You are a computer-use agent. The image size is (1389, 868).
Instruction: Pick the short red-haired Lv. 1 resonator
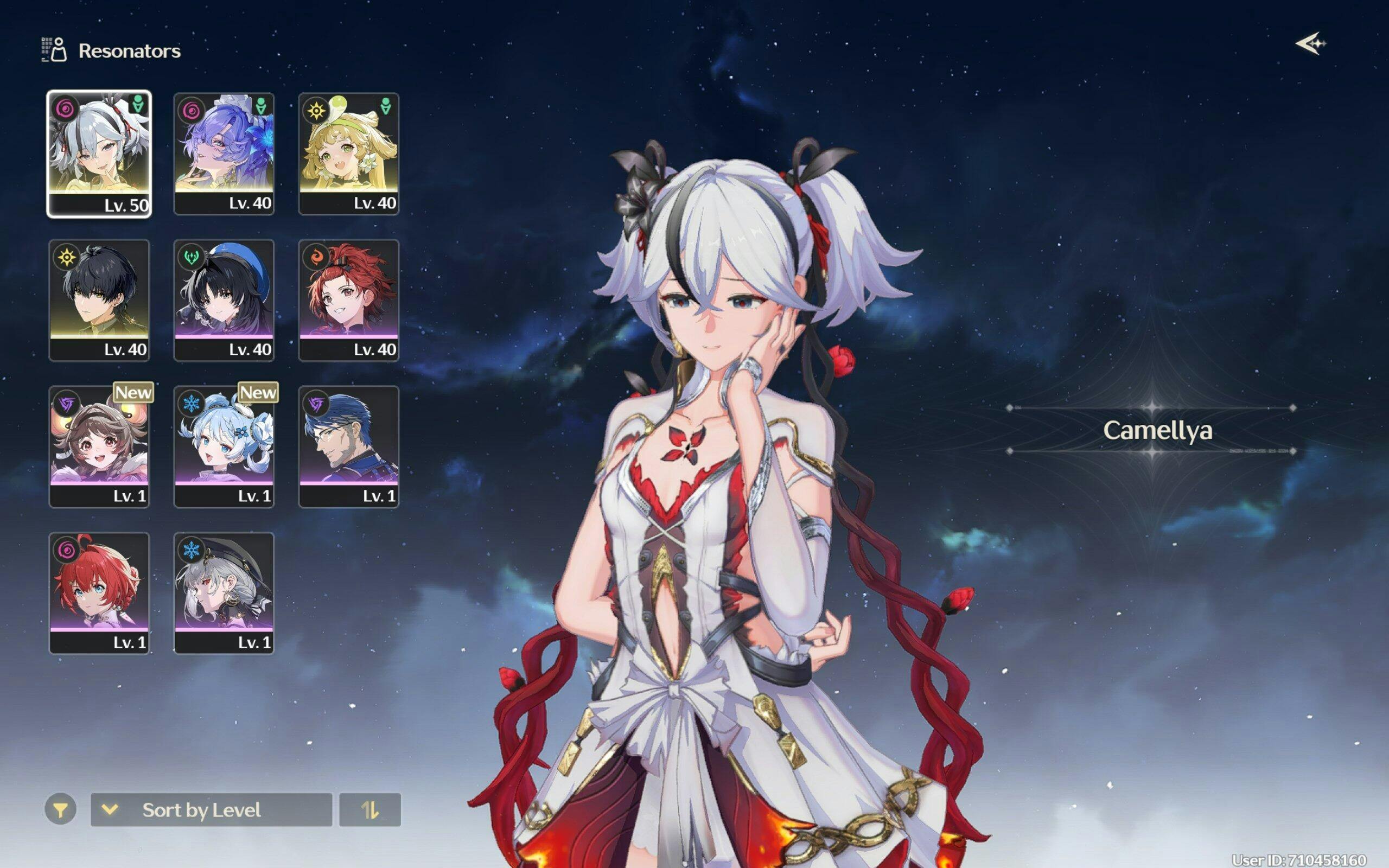99,592
